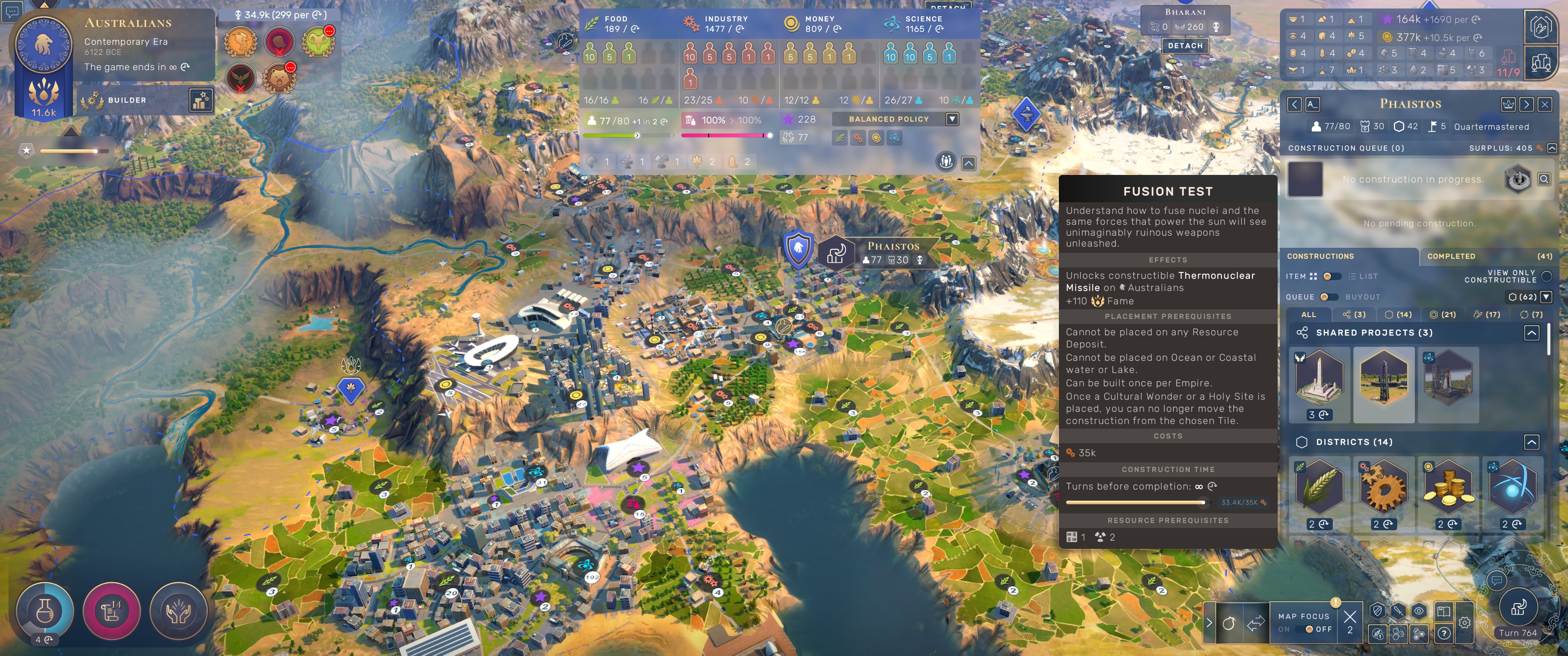Collapse the Districts section
The height and width of the screenshot is (656, 1568).
tap(1532, 442)
